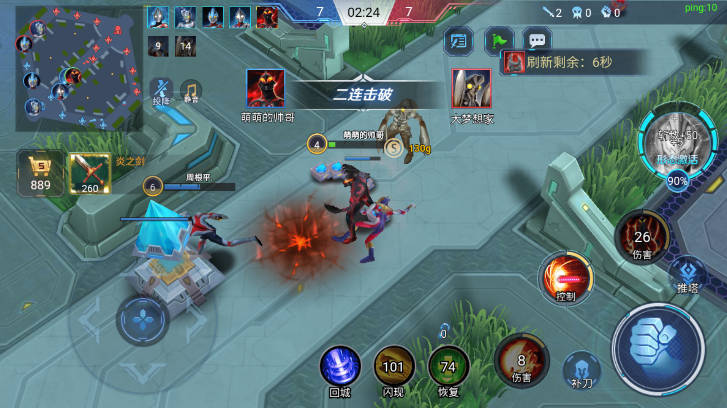Tap the green flag signal button

coord(498,41)
